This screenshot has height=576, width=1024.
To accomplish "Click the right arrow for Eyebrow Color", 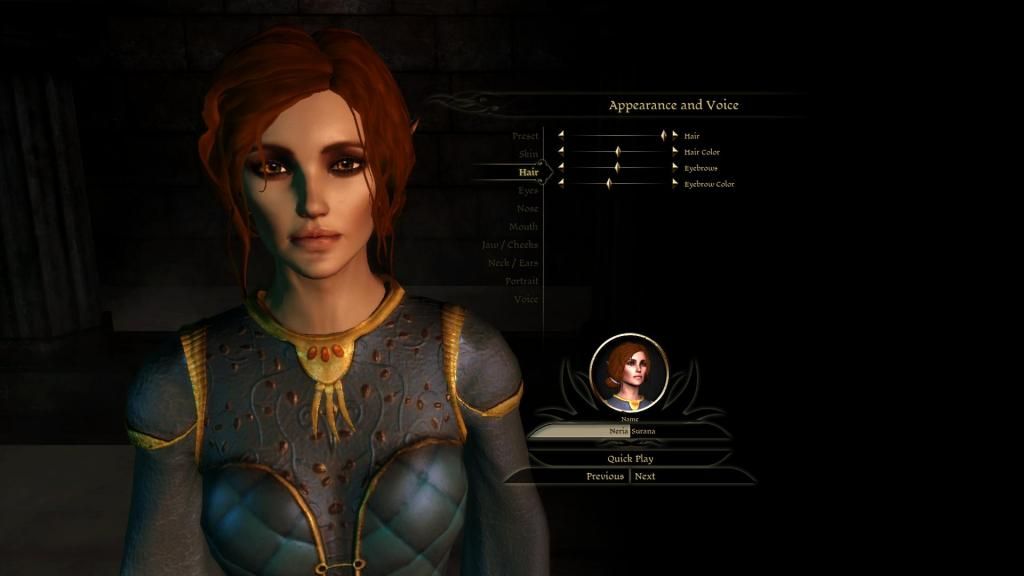I will (675, 183).
